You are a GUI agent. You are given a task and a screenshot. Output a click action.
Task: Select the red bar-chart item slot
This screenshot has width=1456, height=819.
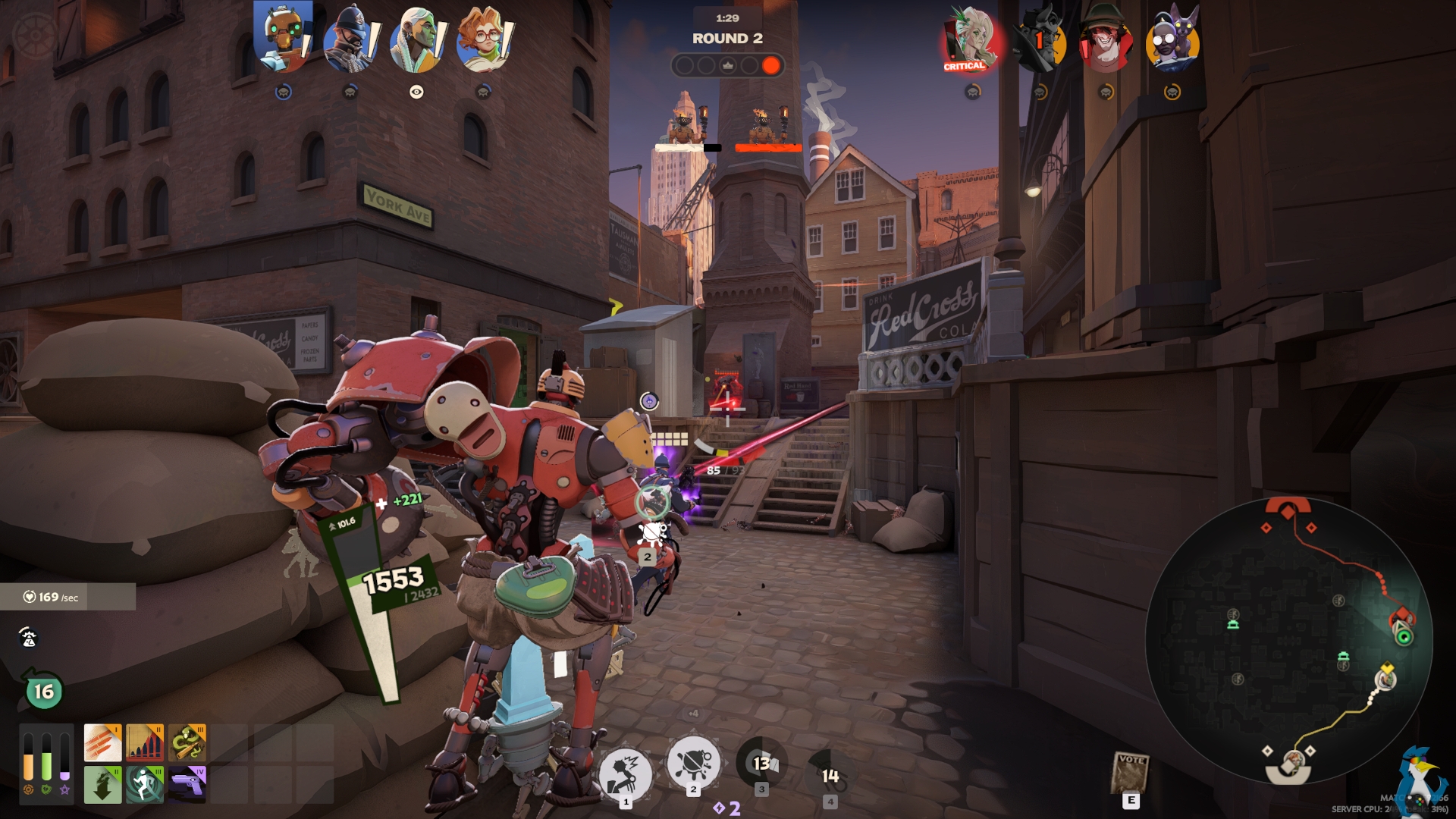(x=145, y=742)
